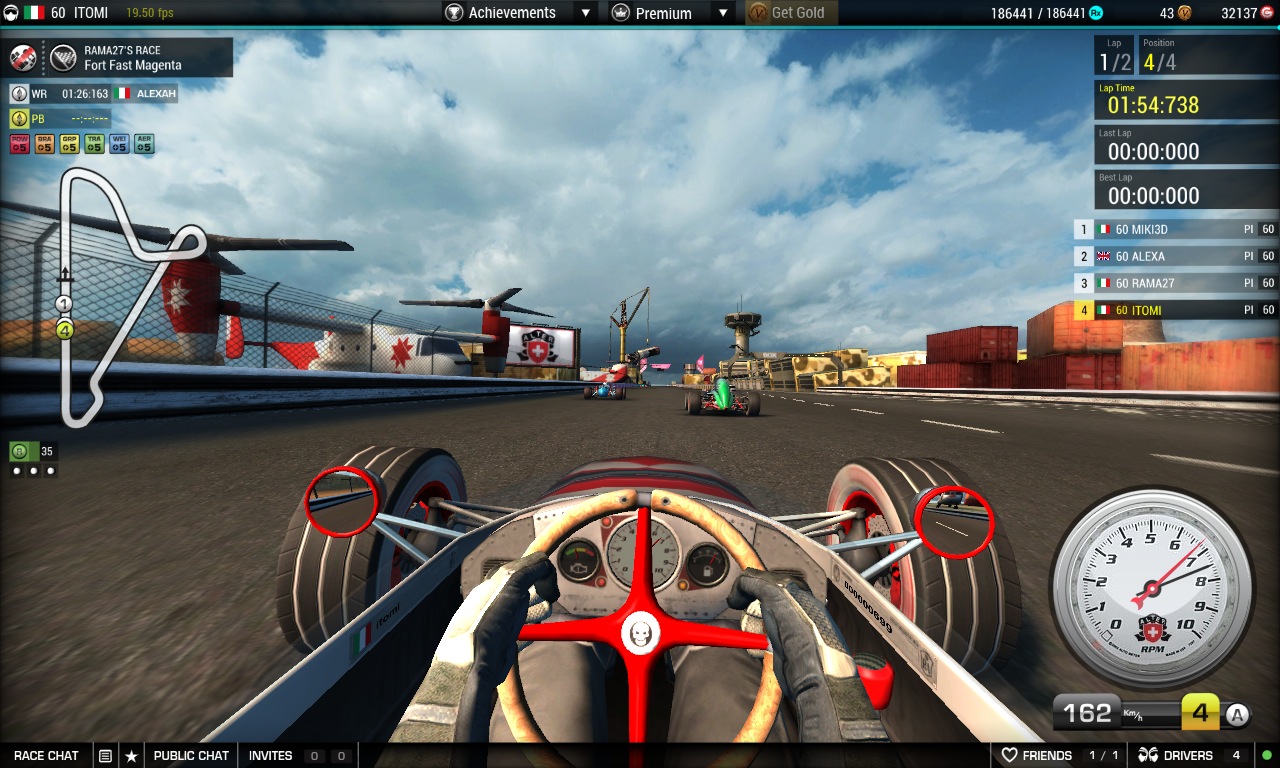
Task: Click the star favorites icon
Action: [131, 755]
